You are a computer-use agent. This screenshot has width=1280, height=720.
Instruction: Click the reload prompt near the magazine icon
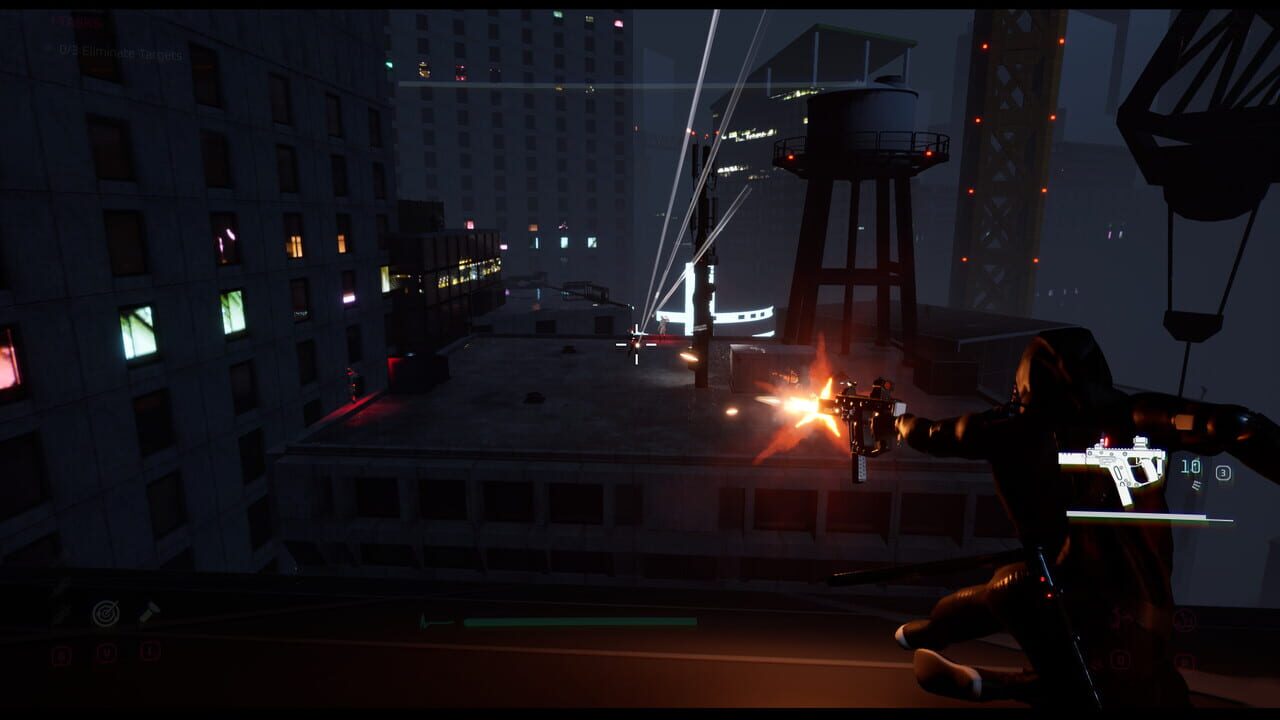(x=1195, y=485)
